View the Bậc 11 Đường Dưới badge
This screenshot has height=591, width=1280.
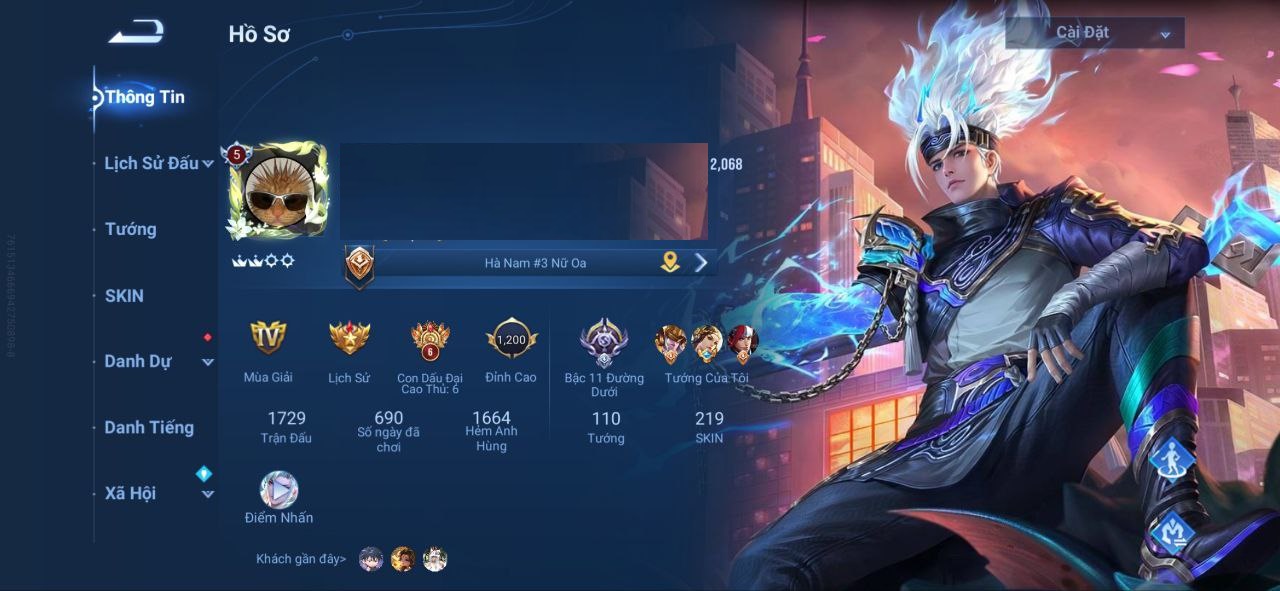point(604,341)
